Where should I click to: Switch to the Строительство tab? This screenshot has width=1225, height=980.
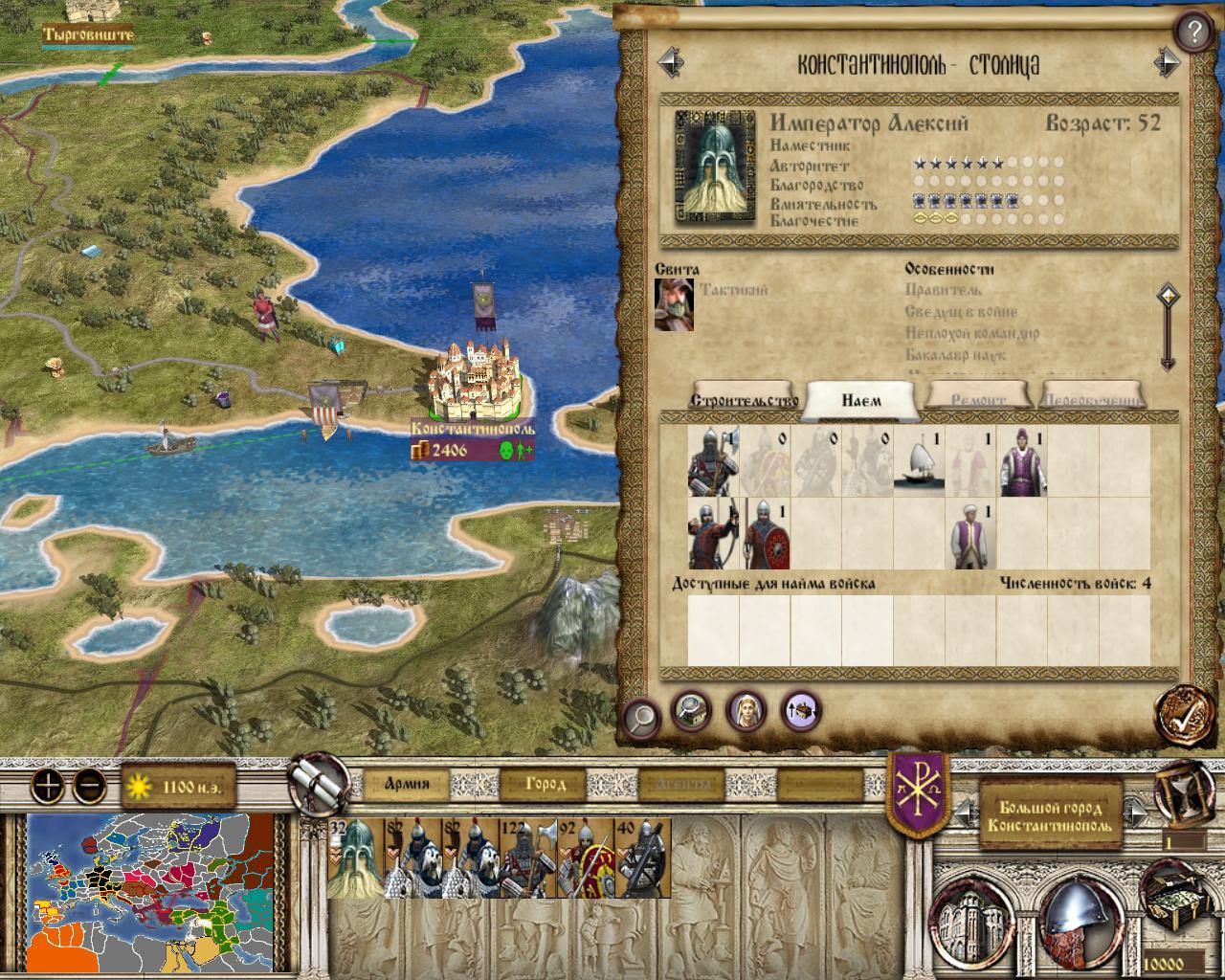click(x=745, y=399)
